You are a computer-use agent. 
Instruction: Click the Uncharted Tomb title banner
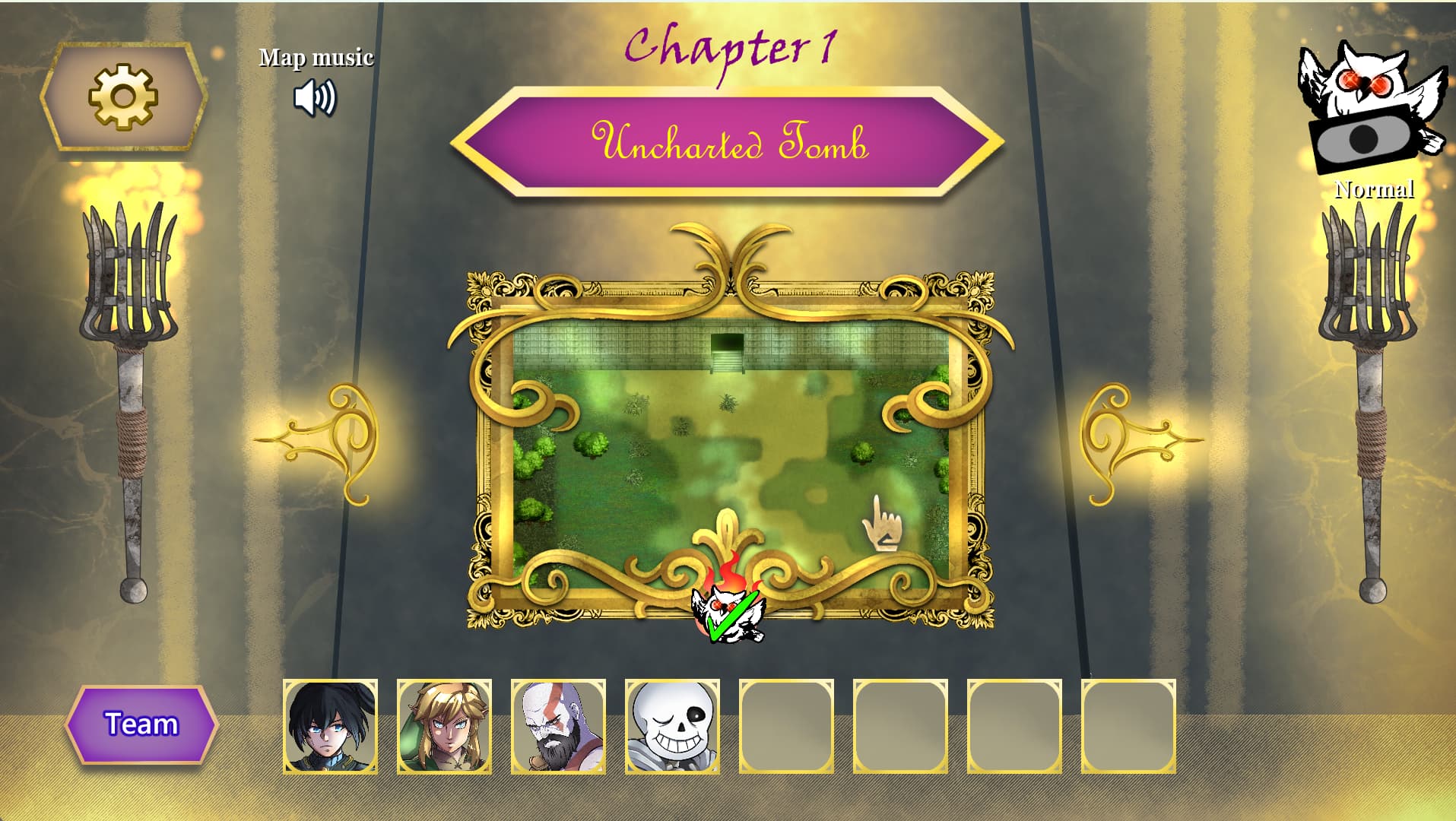point(728,142)
